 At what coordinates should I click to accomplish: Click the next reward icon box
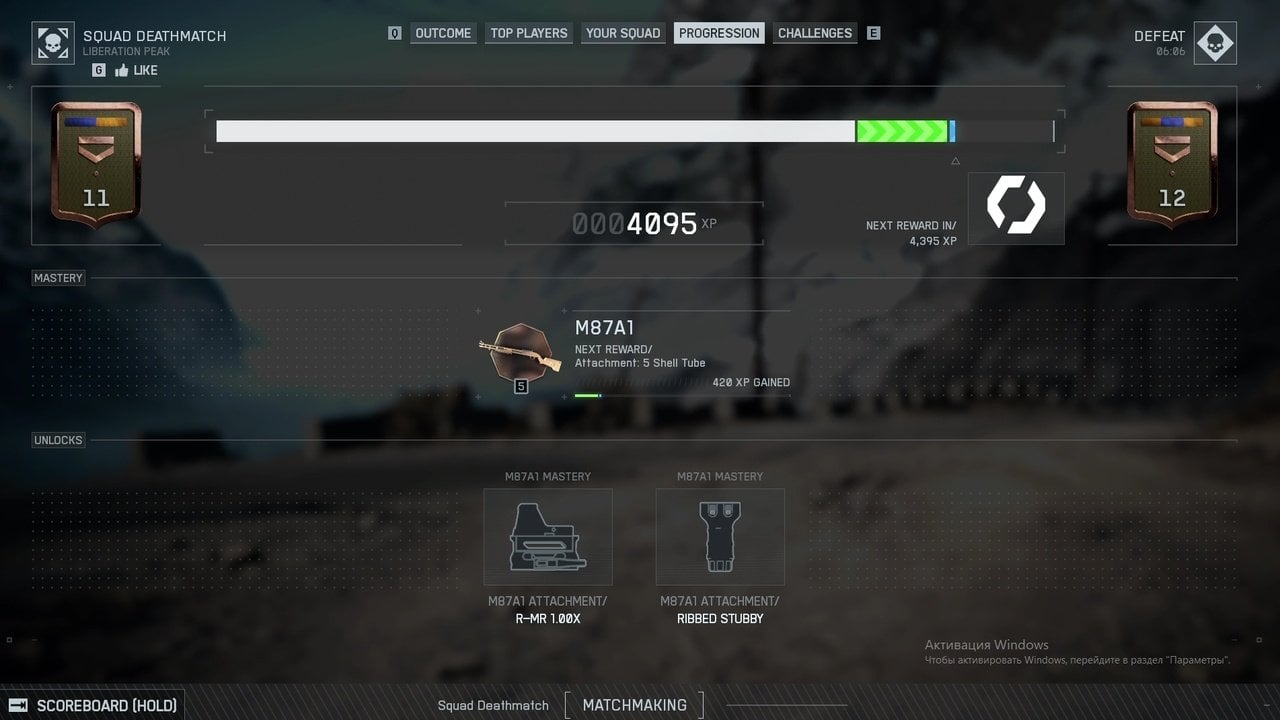pos(1016,208)
